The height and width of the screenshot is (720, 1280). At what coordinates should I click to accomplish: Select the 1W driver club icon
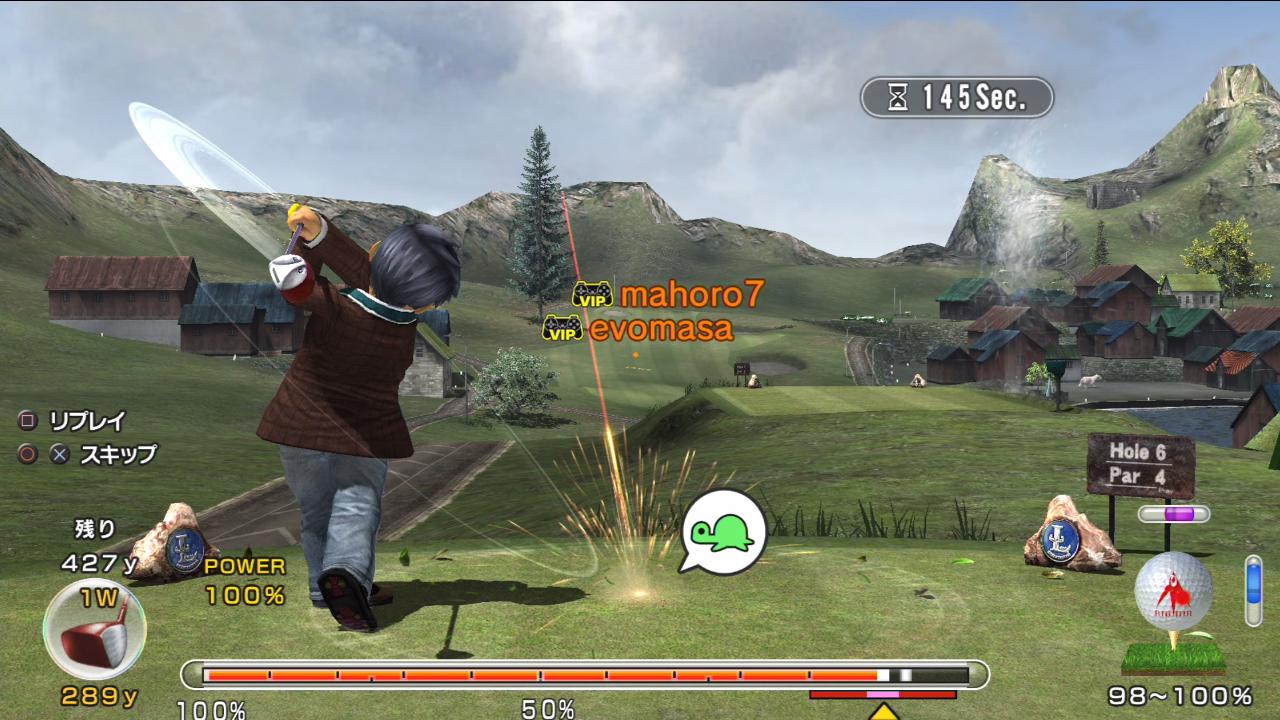(94, 630)
